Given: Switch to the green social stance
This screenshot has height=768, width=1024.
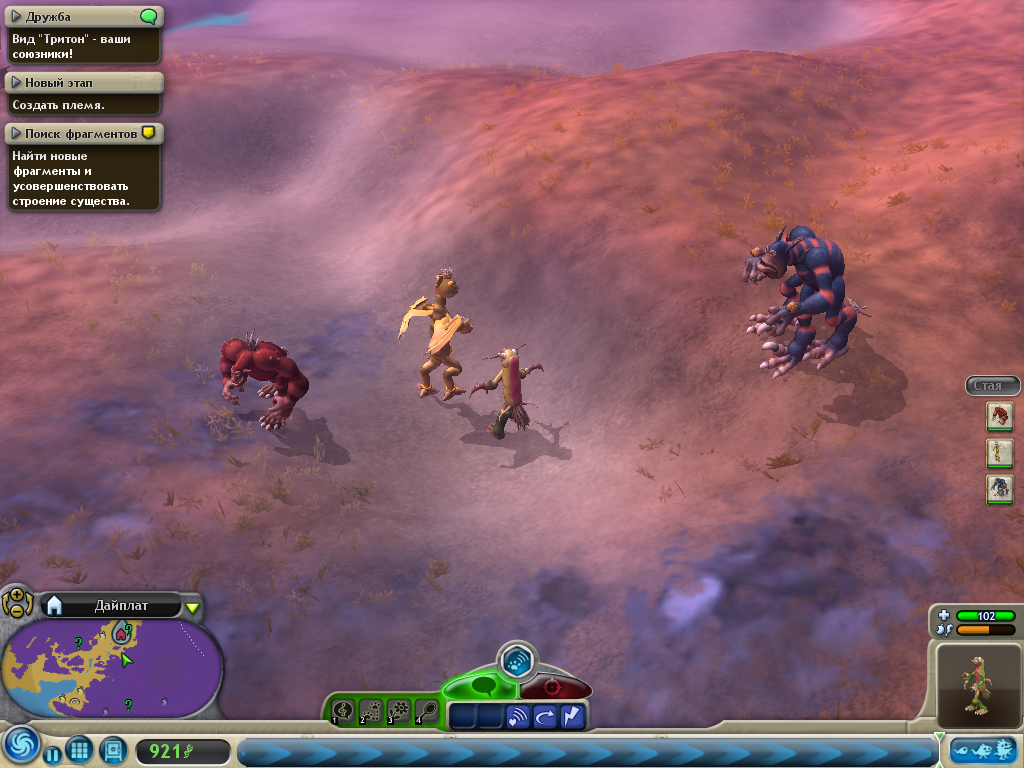Looking at the screenshot, I should 482,688.
